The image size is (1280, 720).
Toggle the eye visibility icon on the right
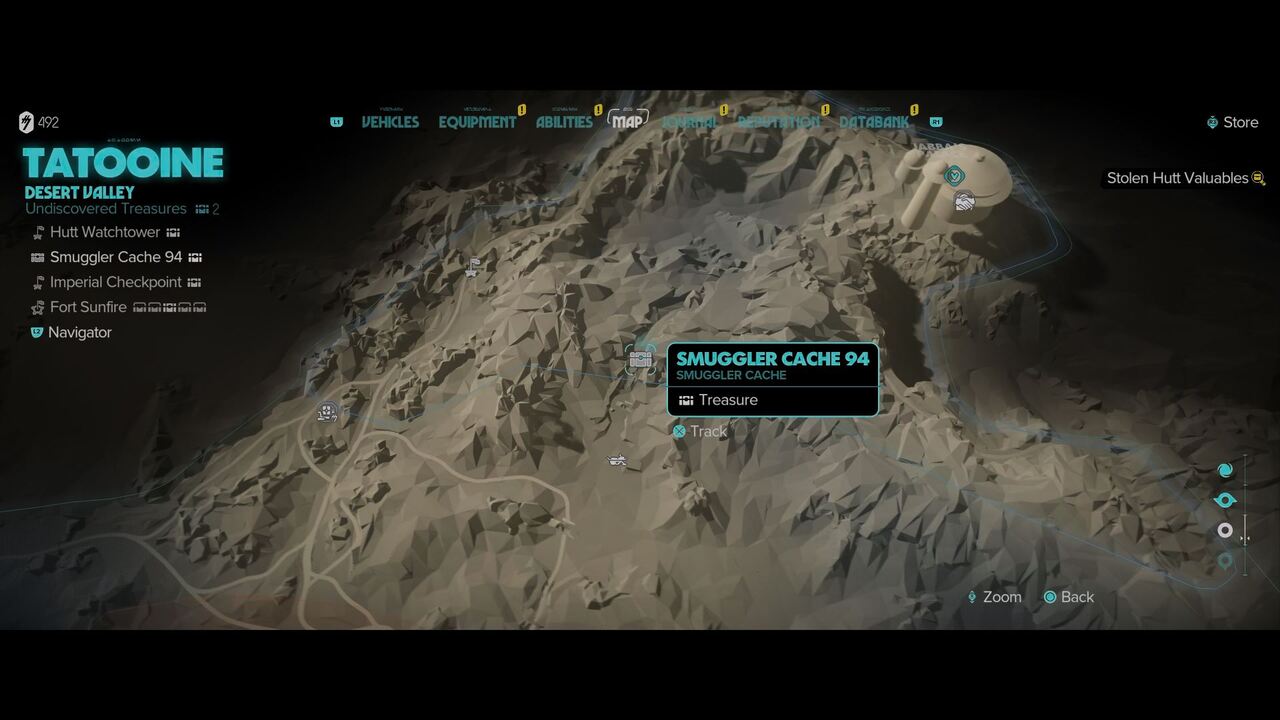[x=1225, y=499]
